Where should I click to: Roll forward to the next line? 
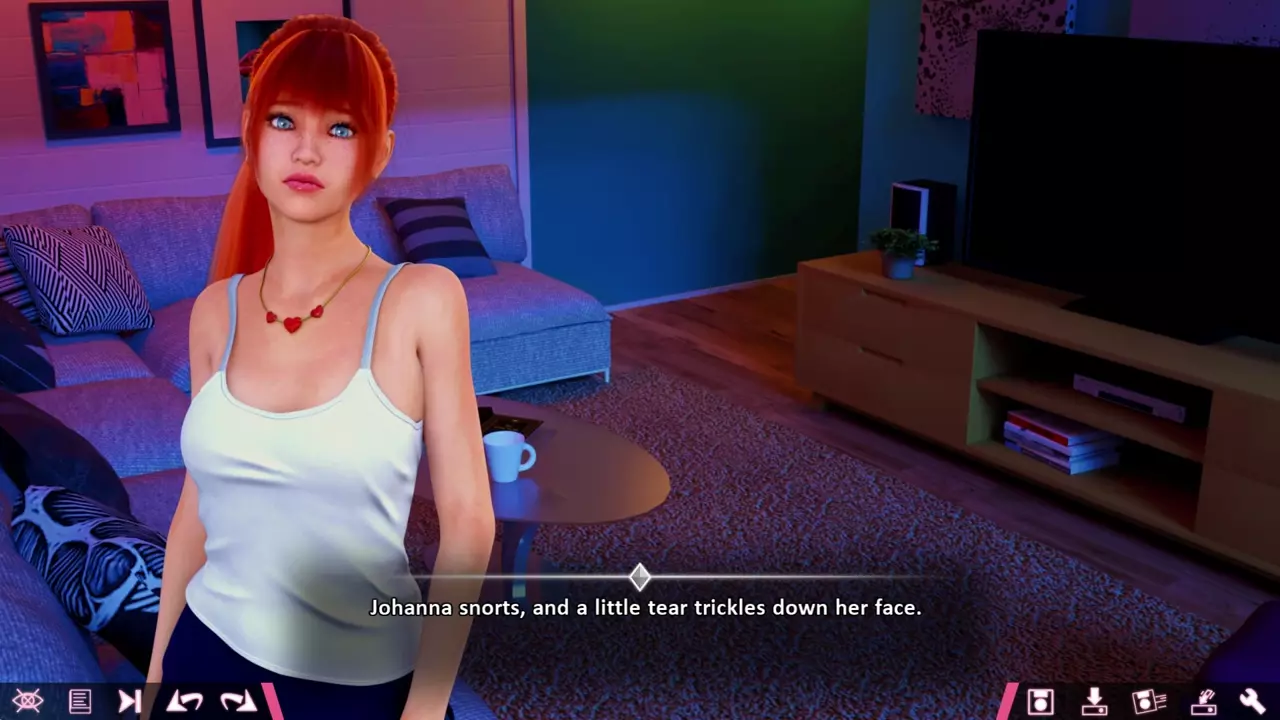click(238, 701)
